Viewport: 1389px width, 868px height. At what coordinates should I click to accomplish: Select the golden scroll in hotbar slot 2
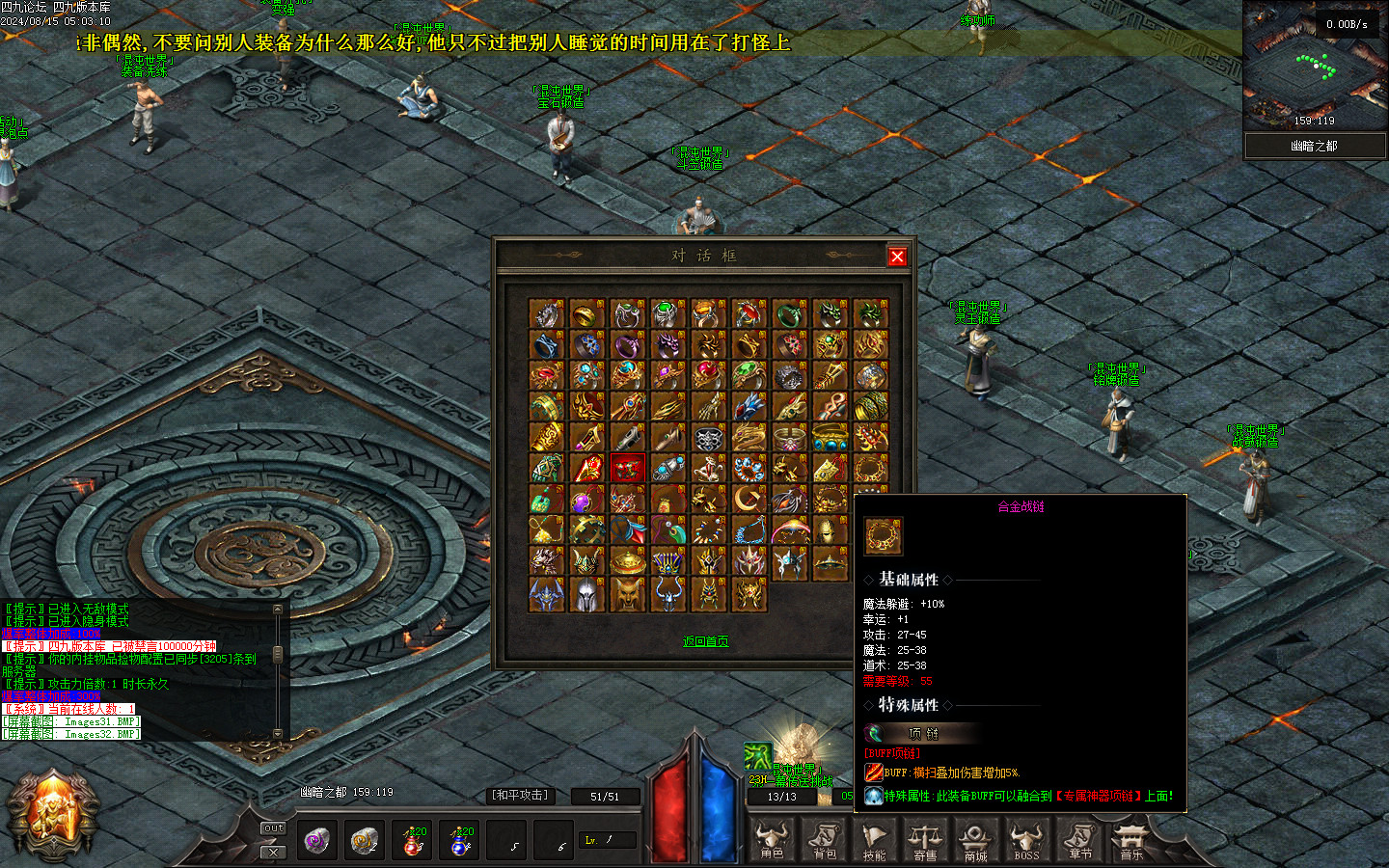pos(365,841)
